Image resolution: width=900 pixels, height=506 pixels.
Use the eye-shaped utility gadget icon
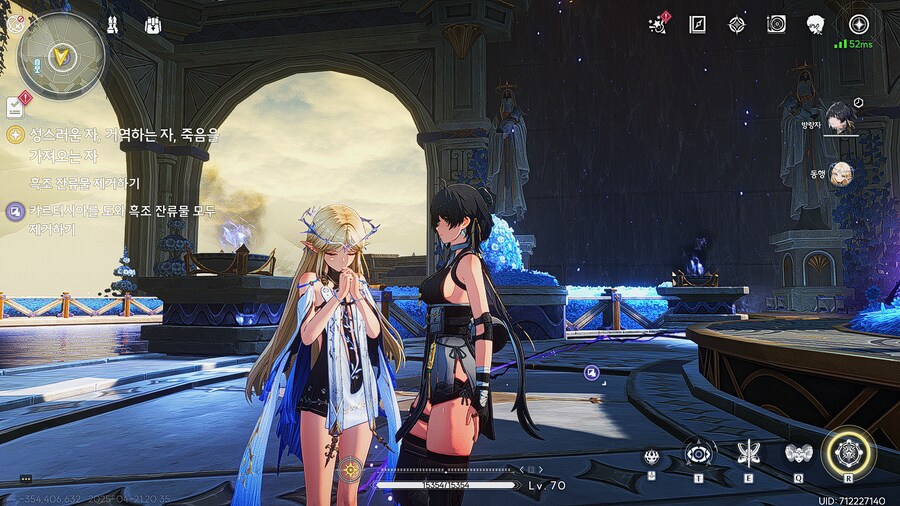pyautogui.click(x=698, y=453)
